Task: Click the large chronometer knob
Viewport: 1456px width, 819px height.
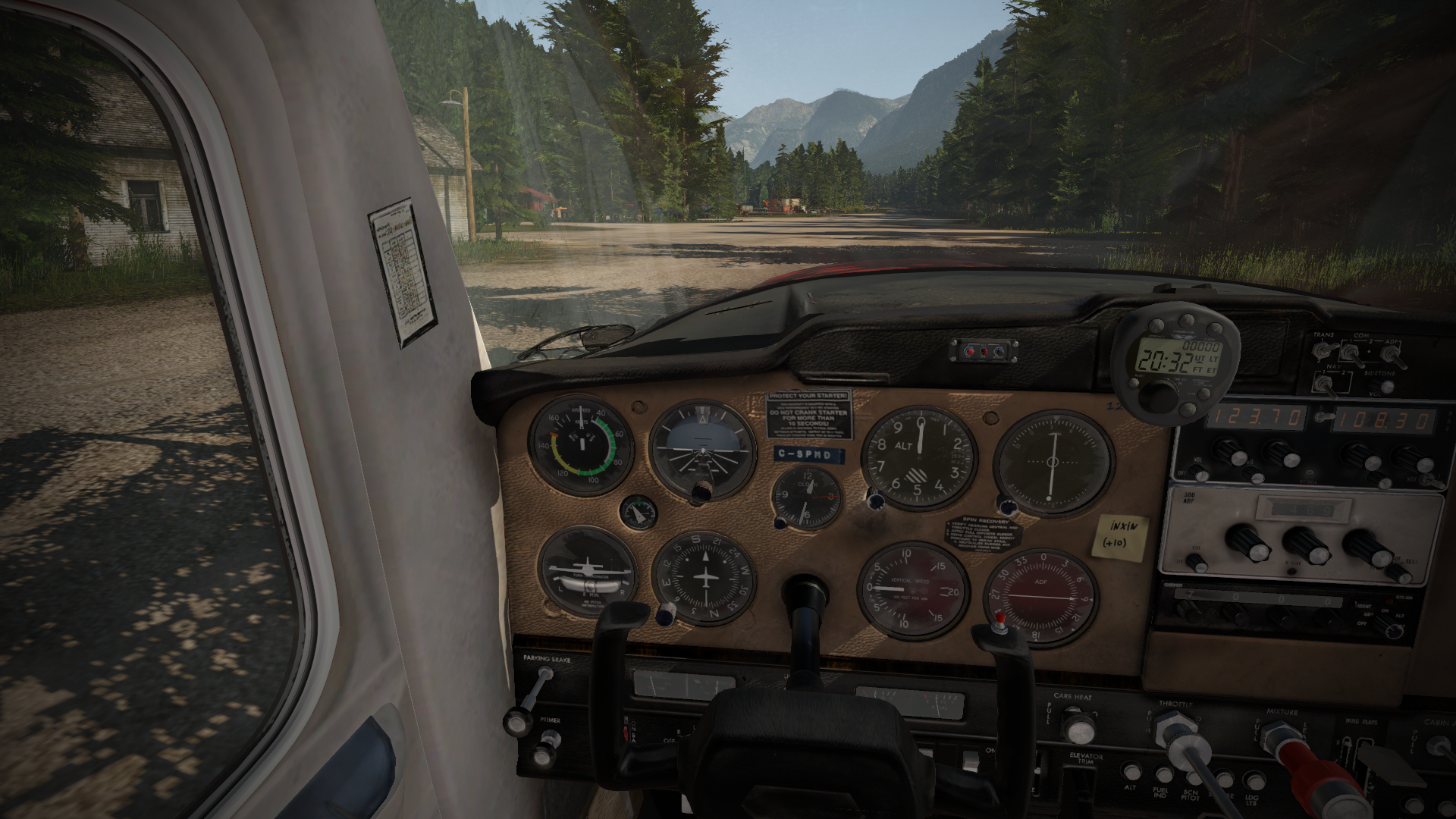Action: pos(1159,396)
